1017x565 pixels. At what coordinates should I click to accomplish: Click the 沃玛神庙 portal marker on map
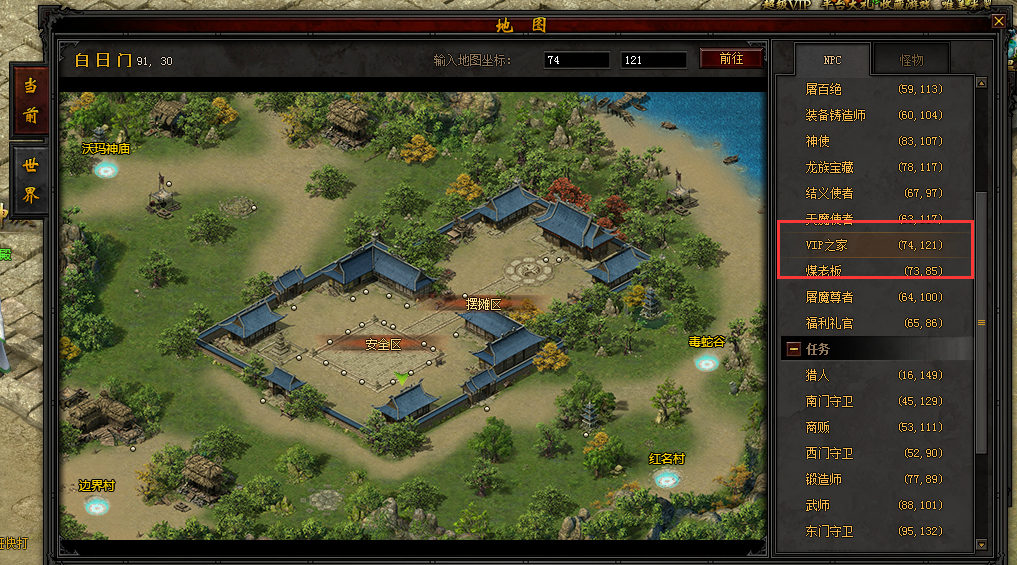[106, 169]
